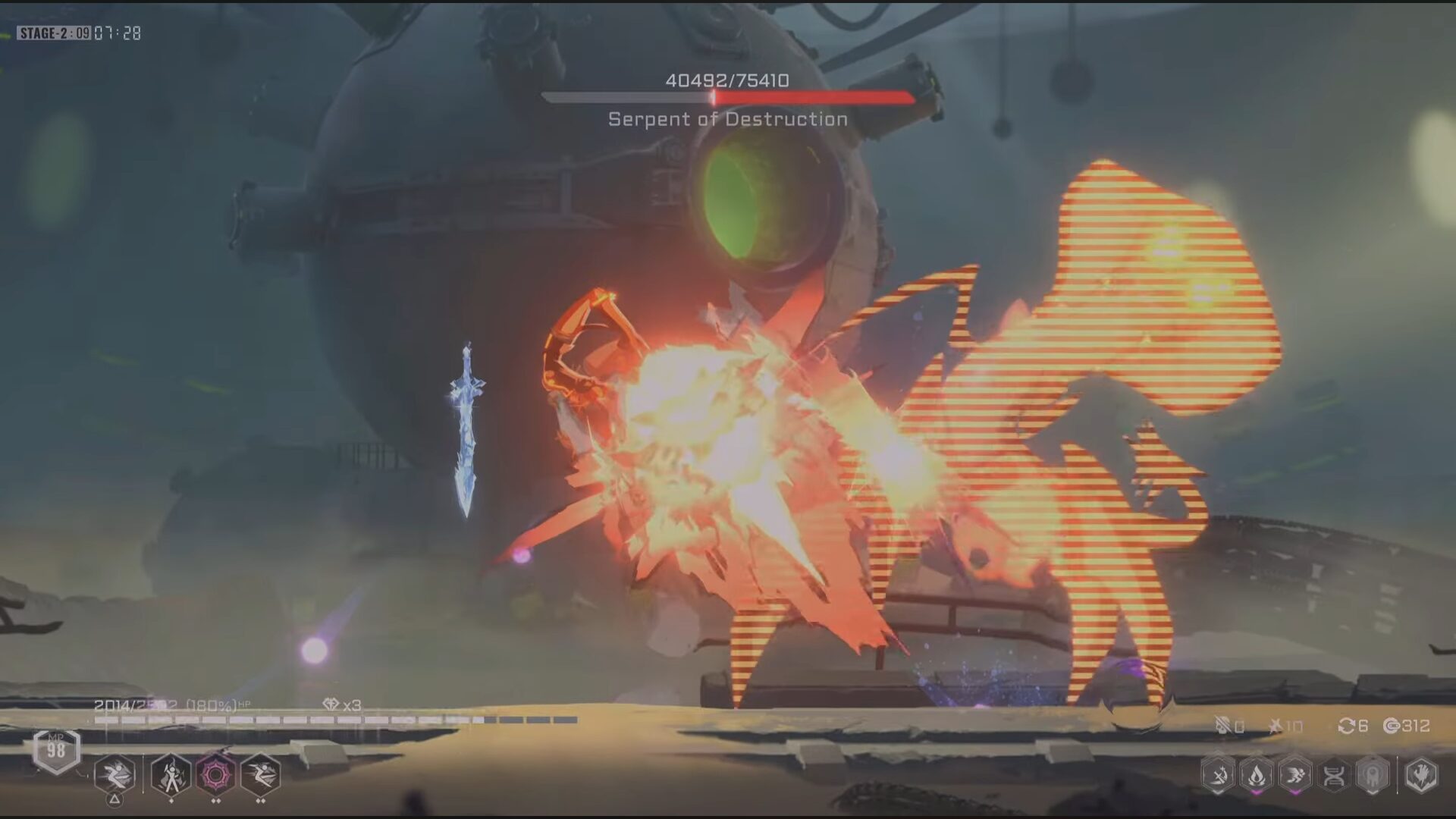Choose the sprinting figure perk icon
Viewport: 1456px width, 819px height.
(1295, 775)
